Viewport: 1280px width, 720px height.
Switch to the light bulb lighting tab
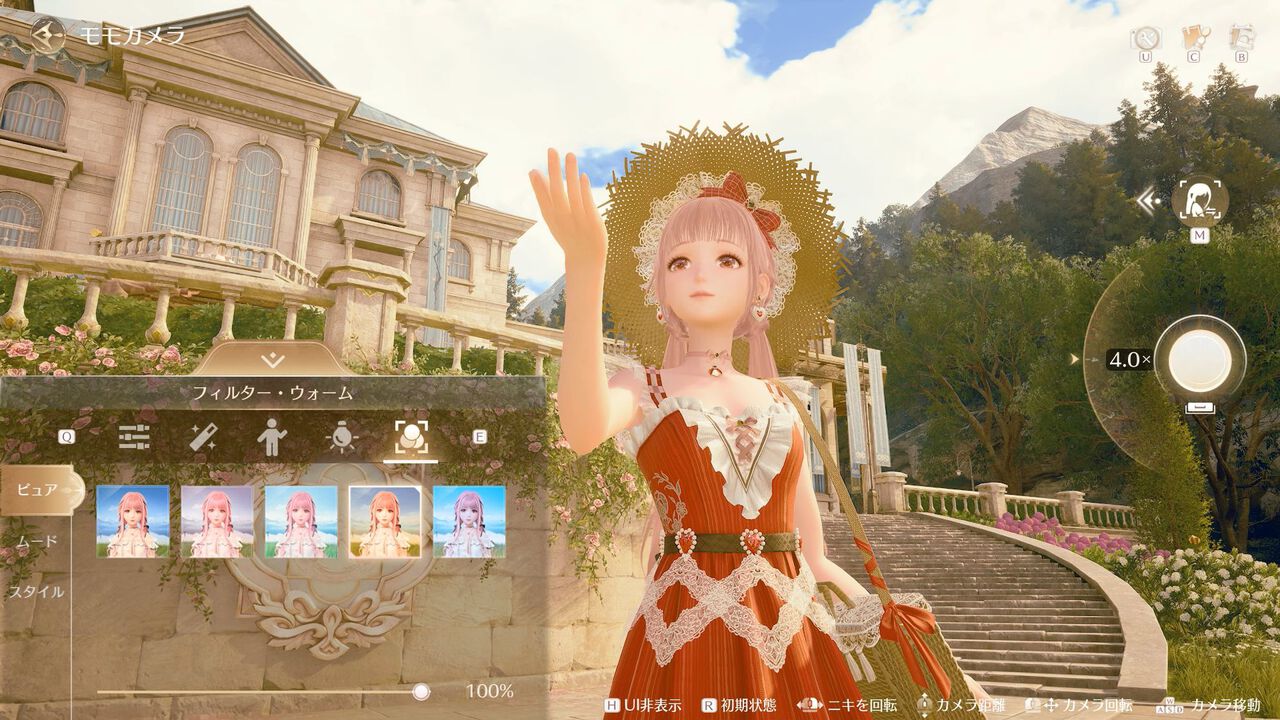(340, 437)
